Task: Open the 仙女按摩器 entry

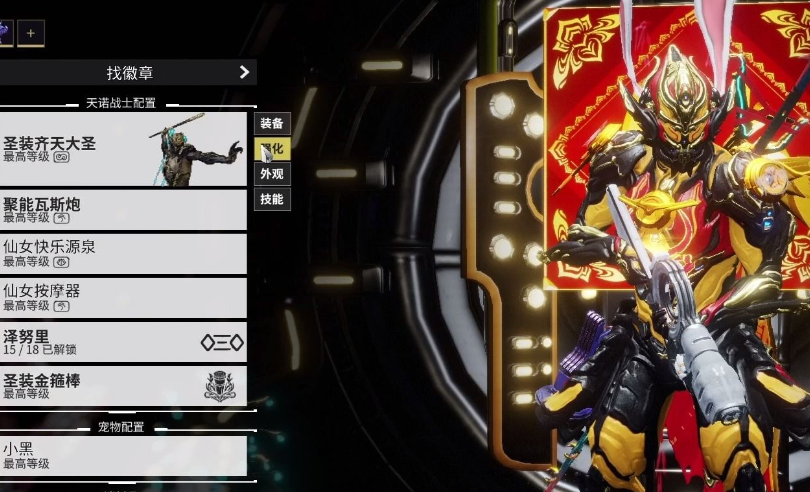Action: click(x=122, y=298)
